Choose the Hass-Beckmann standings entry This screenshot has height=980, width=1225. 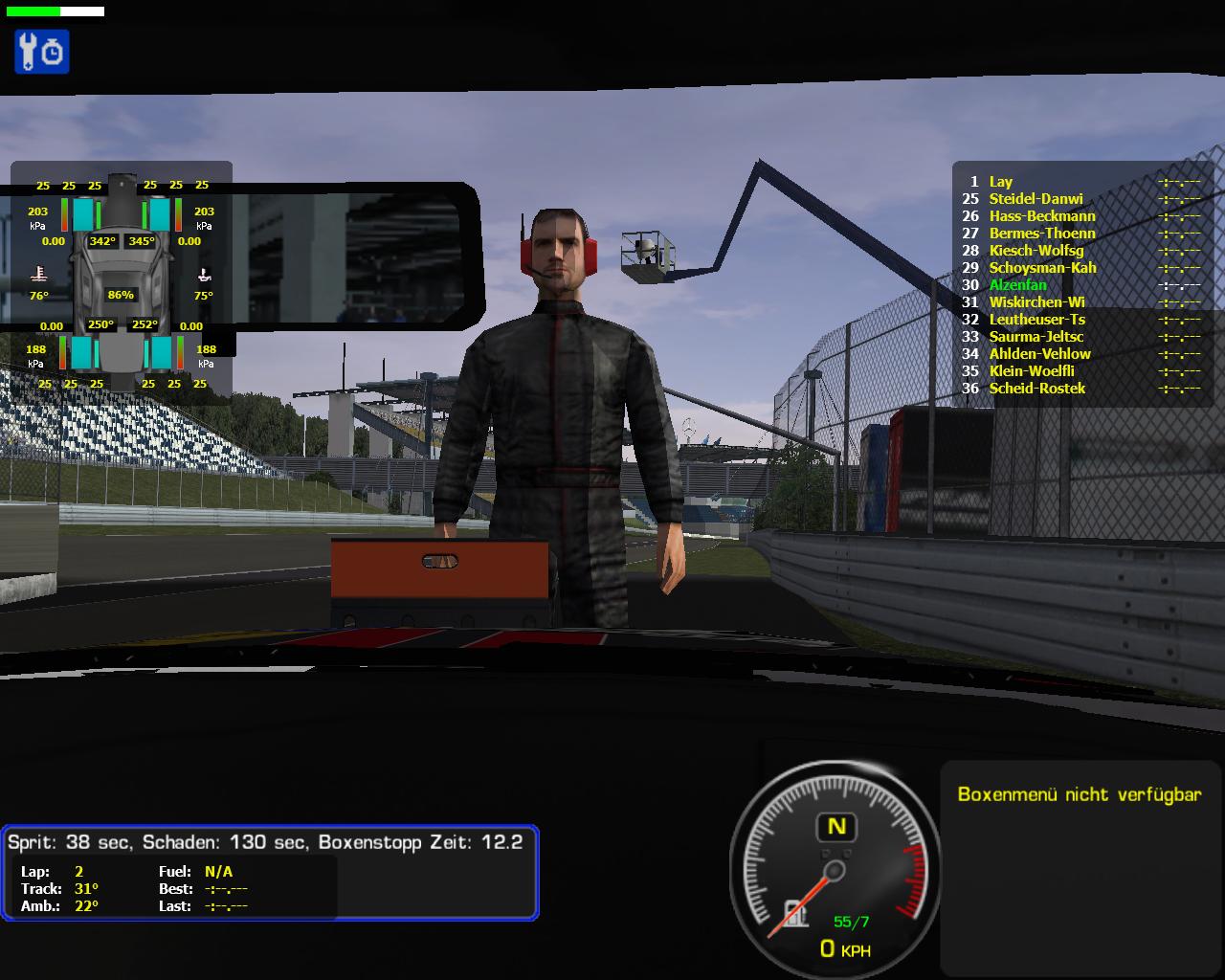coord(1041,216)
